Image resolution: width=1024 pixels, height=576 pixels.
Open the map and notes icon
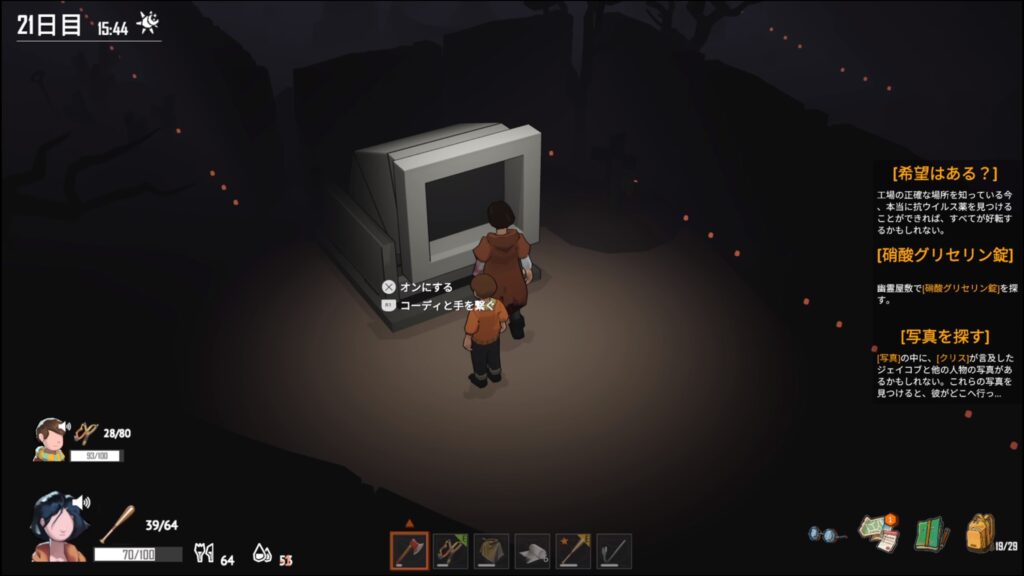coord(879,533)
